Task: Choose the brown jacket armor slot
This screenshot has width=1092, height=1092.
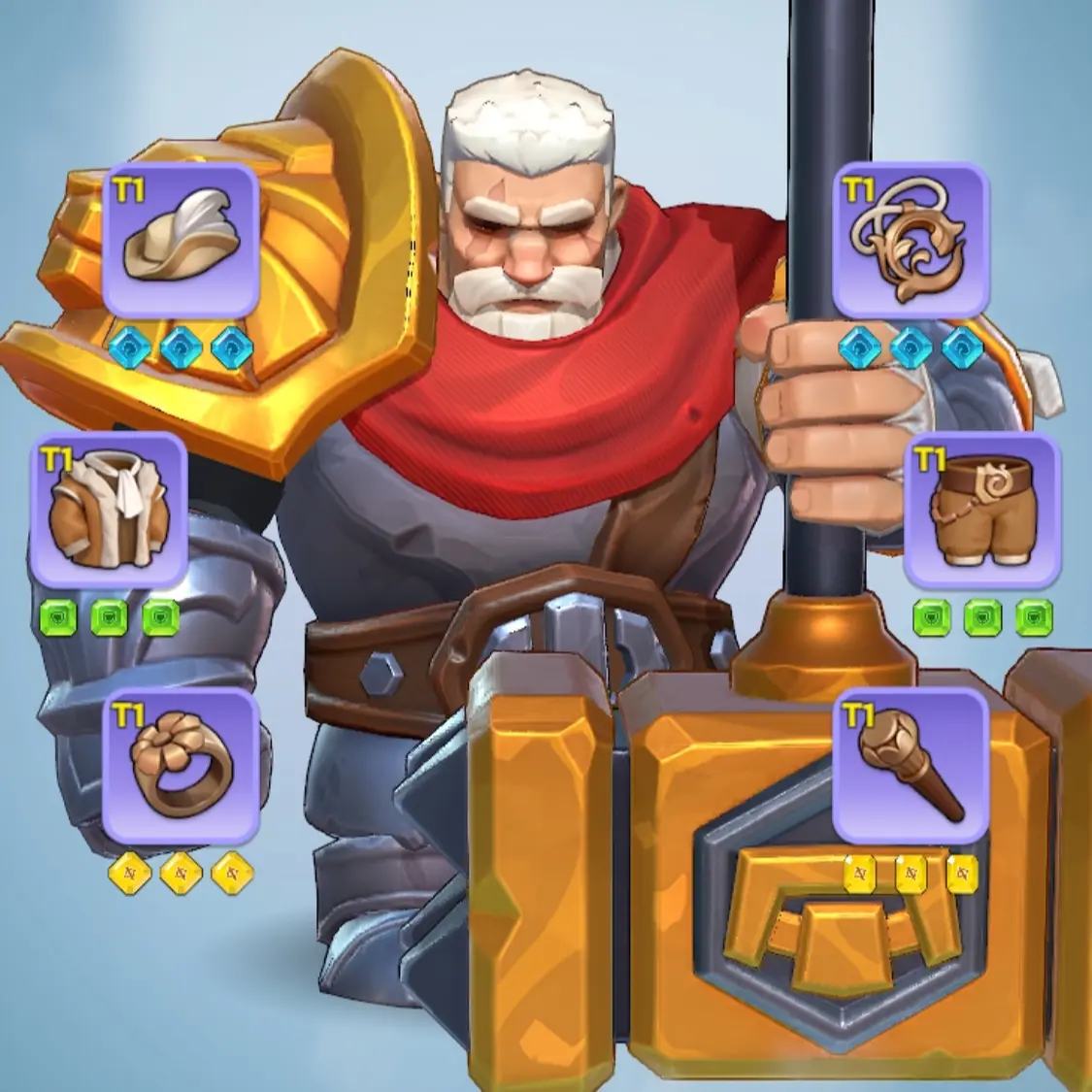Action: (x=108, y=511)
